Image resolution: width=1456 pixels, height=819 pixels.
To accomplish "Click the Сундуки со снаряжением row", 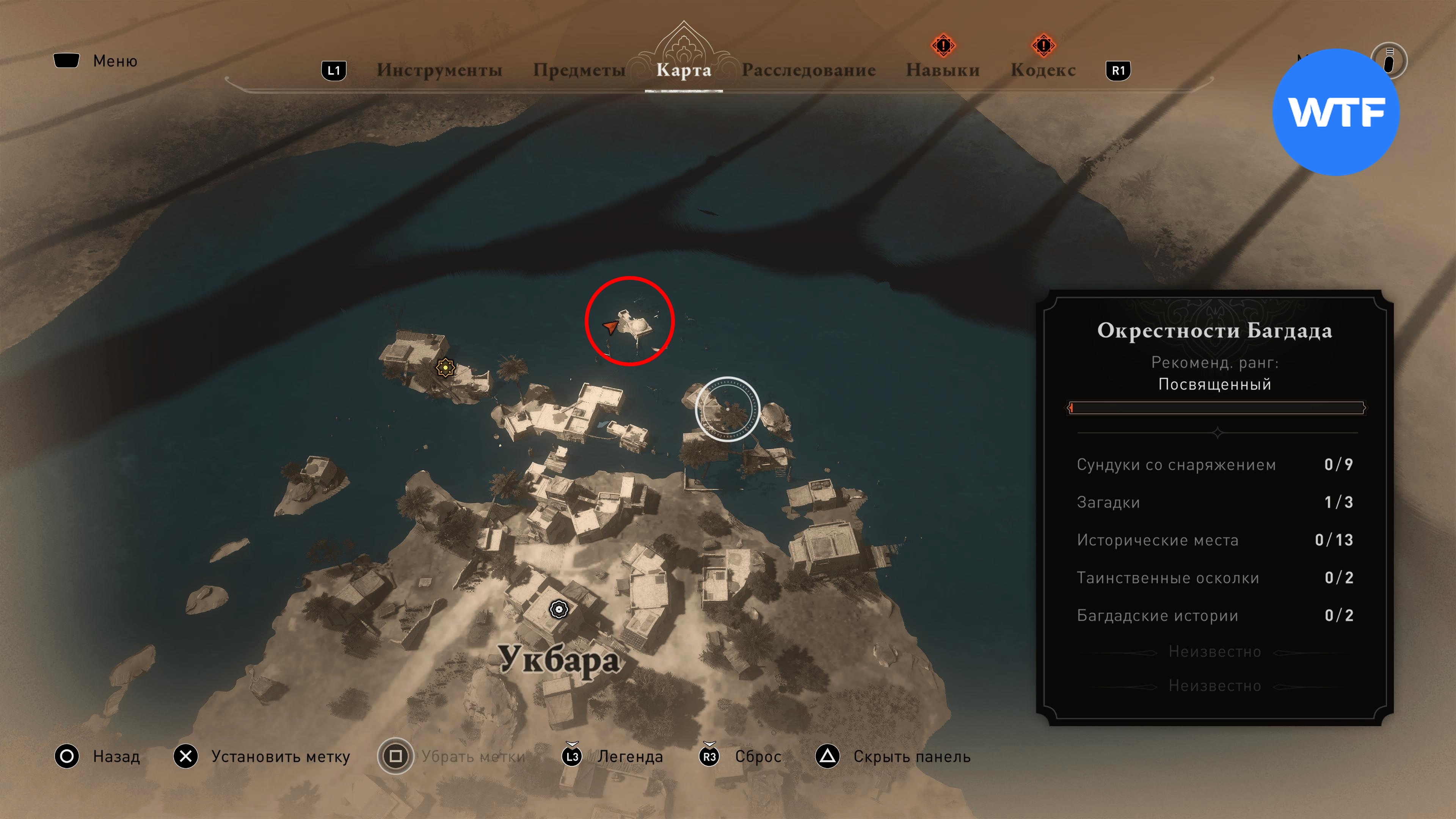I will (1214, 464).
